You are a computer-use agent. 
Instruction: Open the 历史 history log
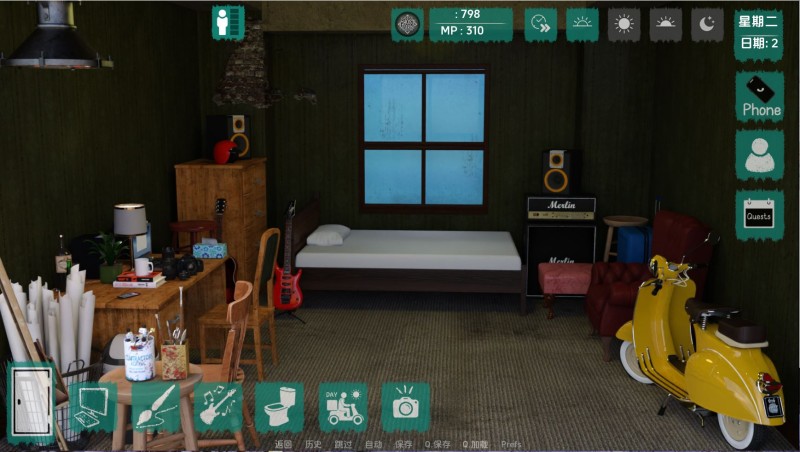point(313,444)
